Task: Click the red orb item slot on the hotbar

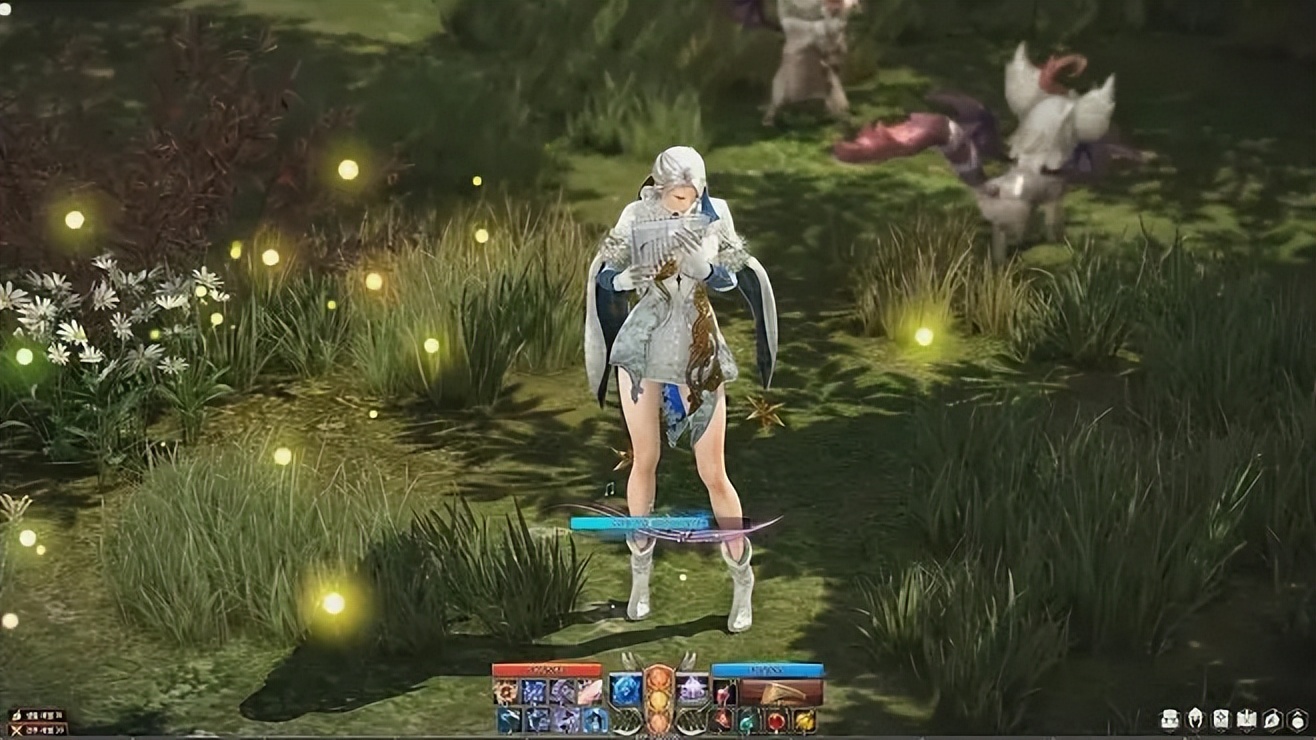Action: click(x=775, y=720)
